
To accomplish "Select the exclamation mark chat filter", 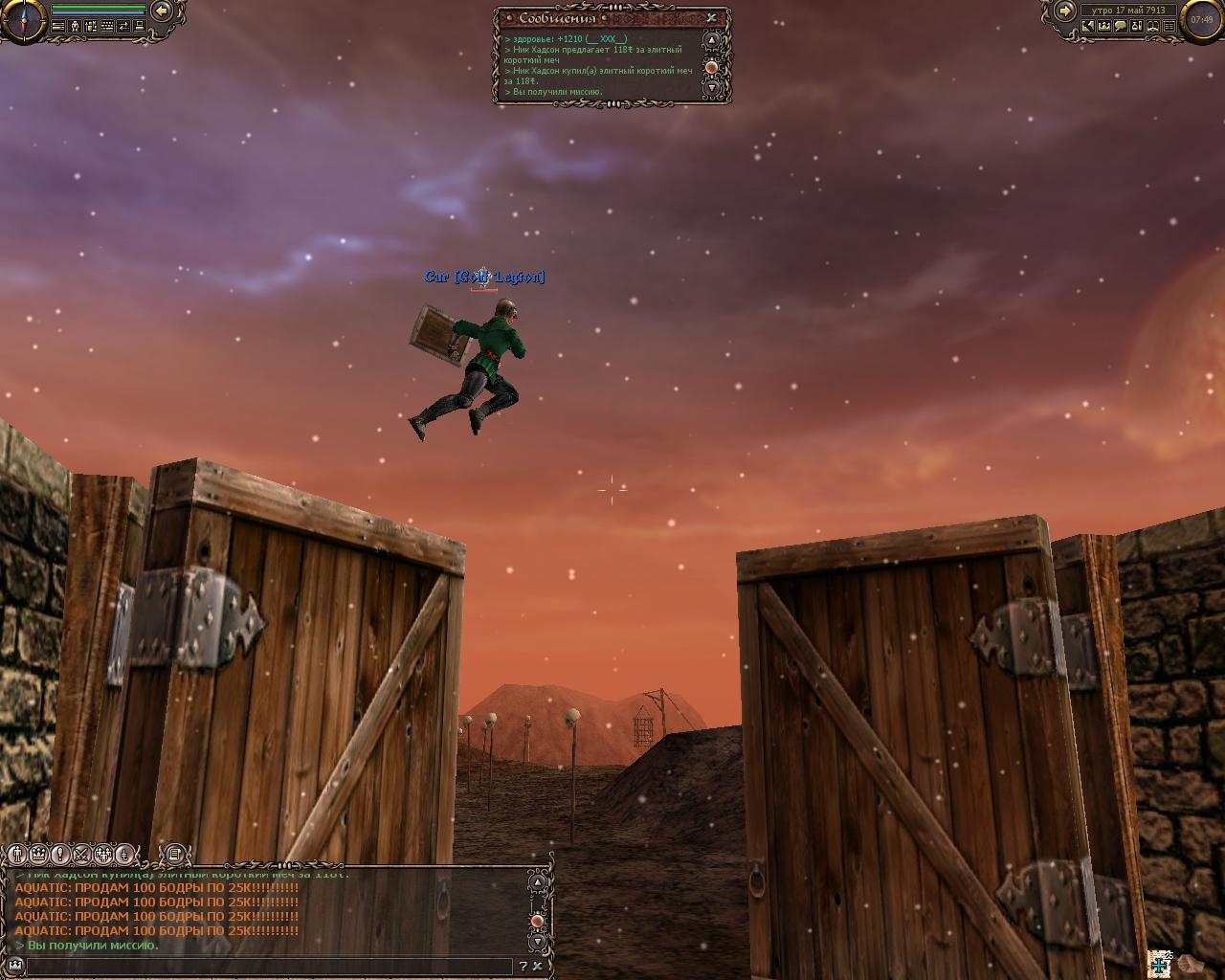I will 60,854.
